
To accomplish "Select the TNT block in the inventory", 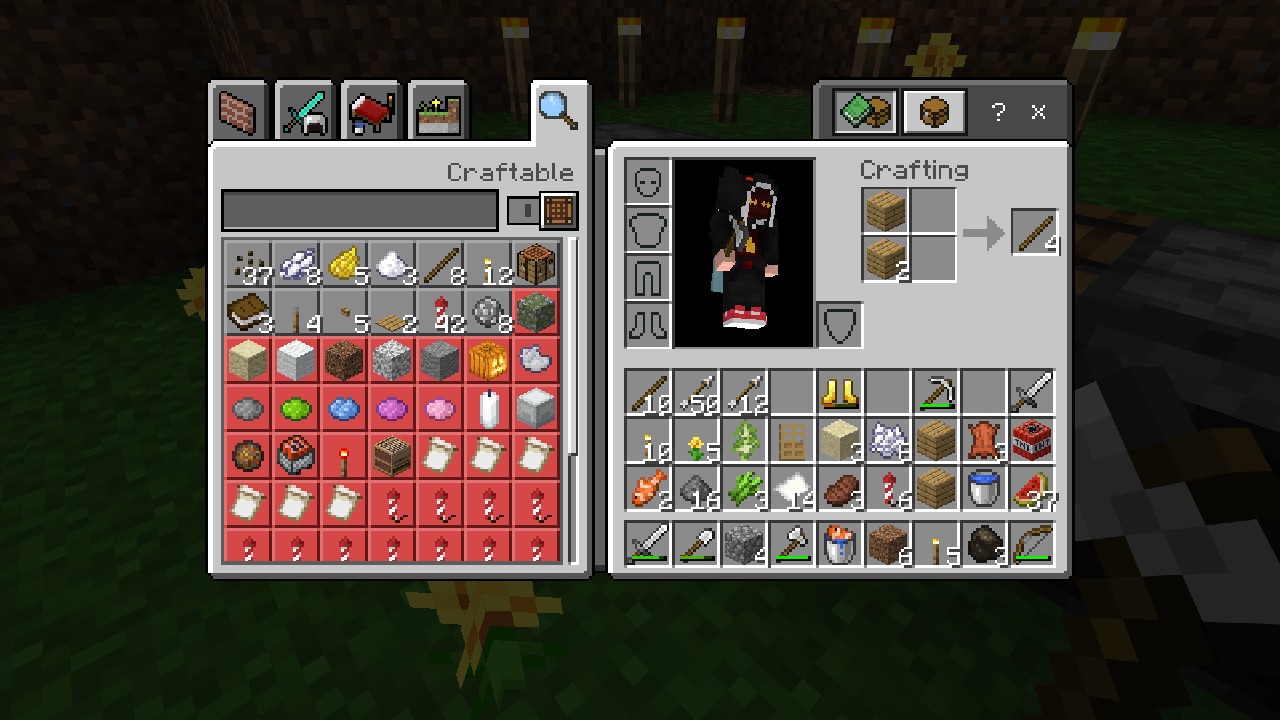I will click(x=1031, y=440).
